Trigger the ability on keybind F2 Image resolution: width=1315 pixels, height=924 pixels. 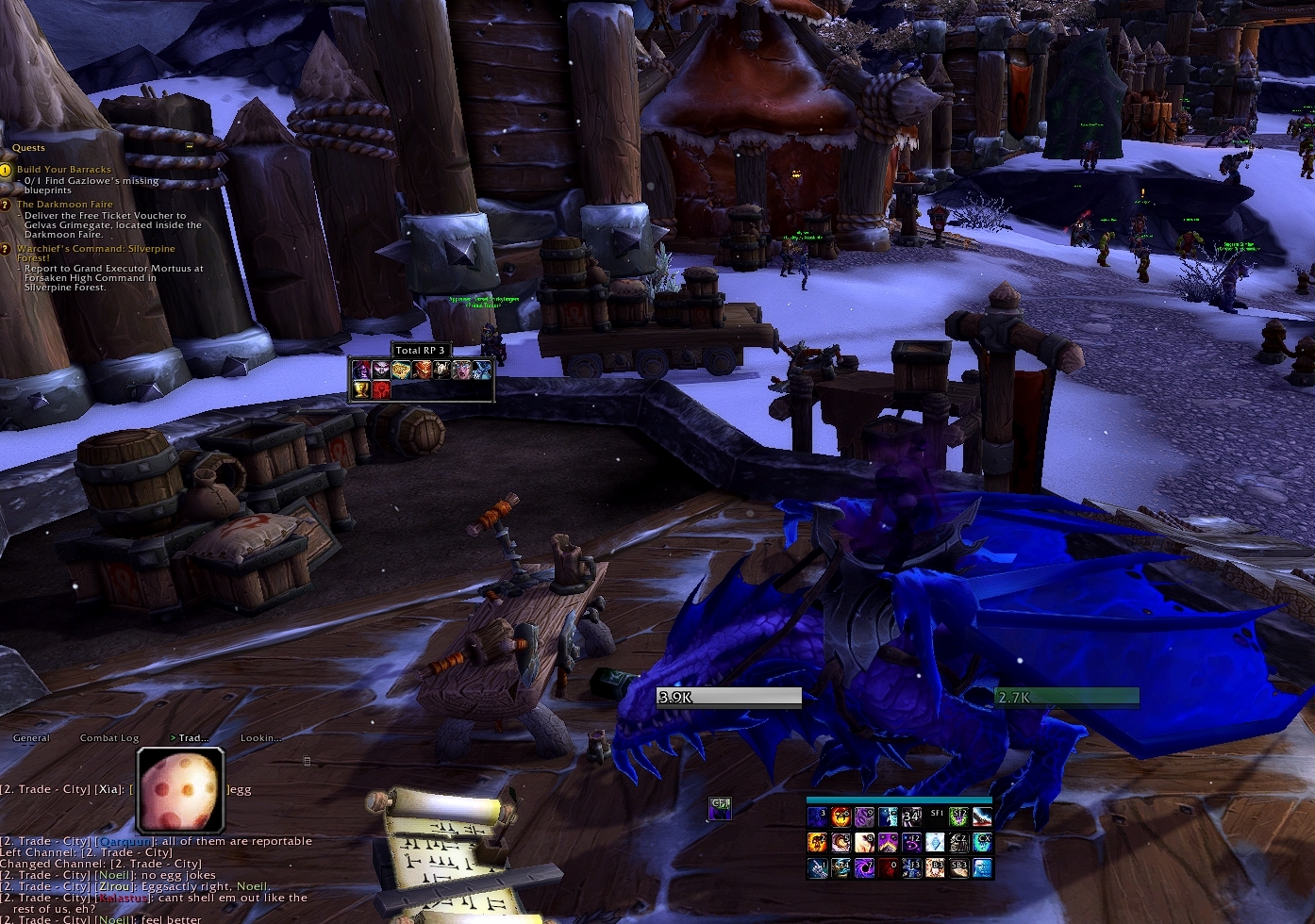click(x=913, y=843)
